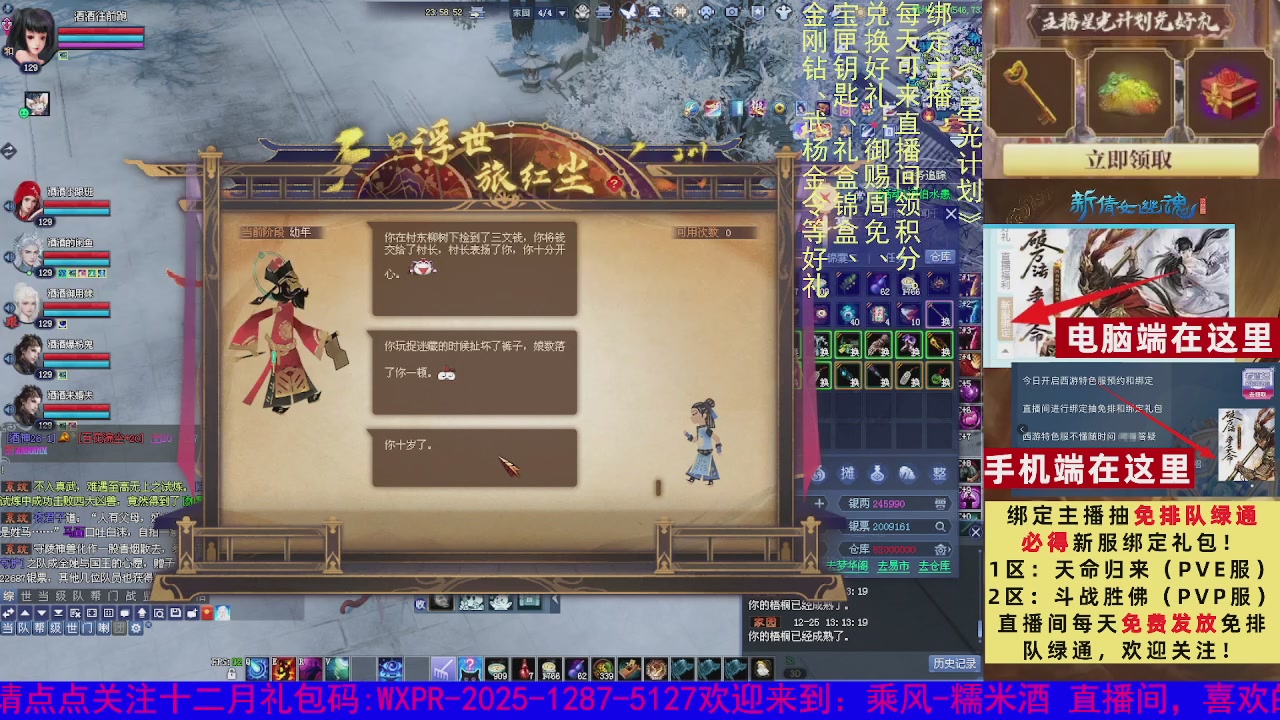Toggle the skill bar lock icon
1280x720 pixels.
click(x=232, y=675)
